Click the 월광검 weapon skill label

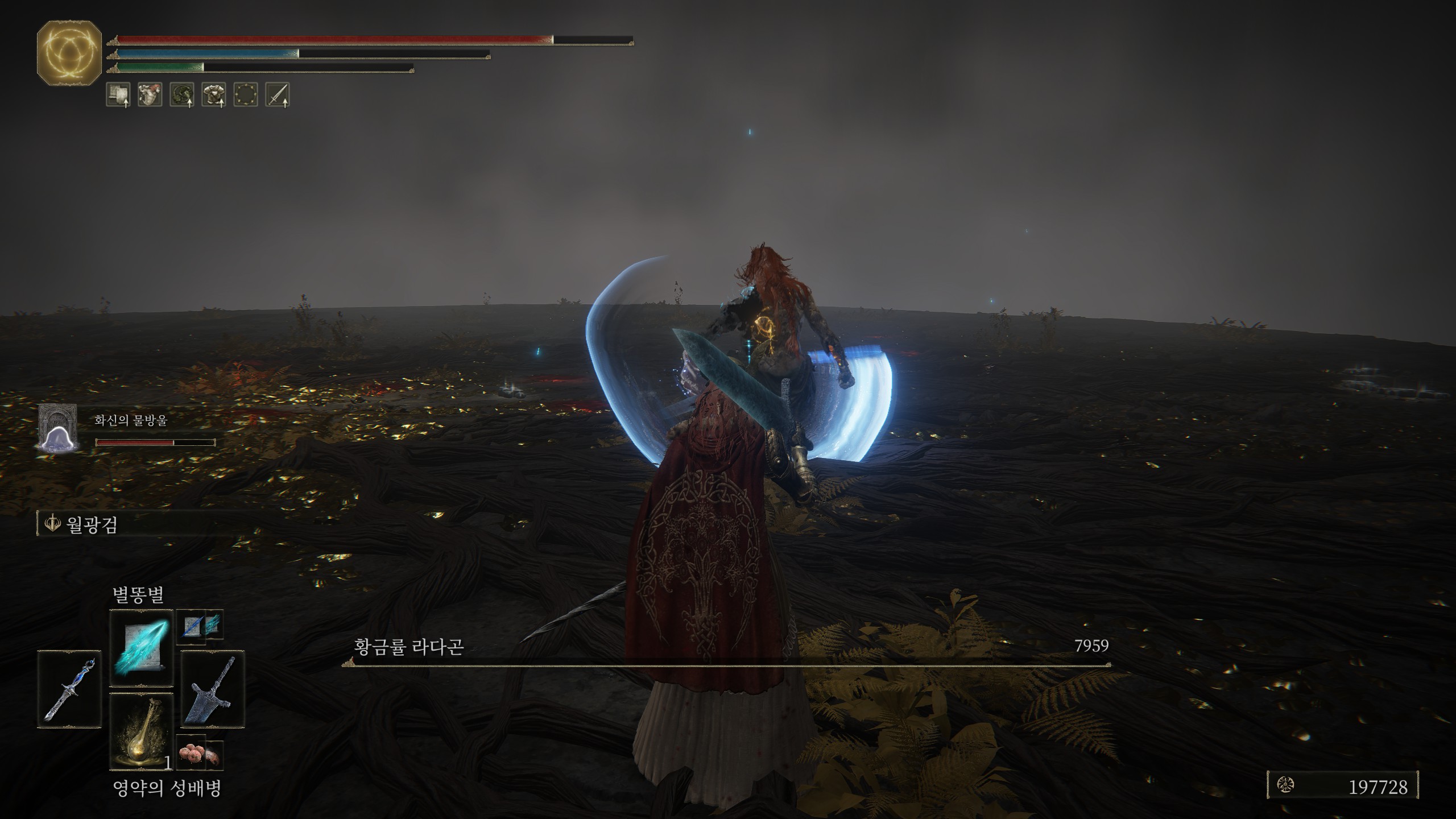pos(91,524)
